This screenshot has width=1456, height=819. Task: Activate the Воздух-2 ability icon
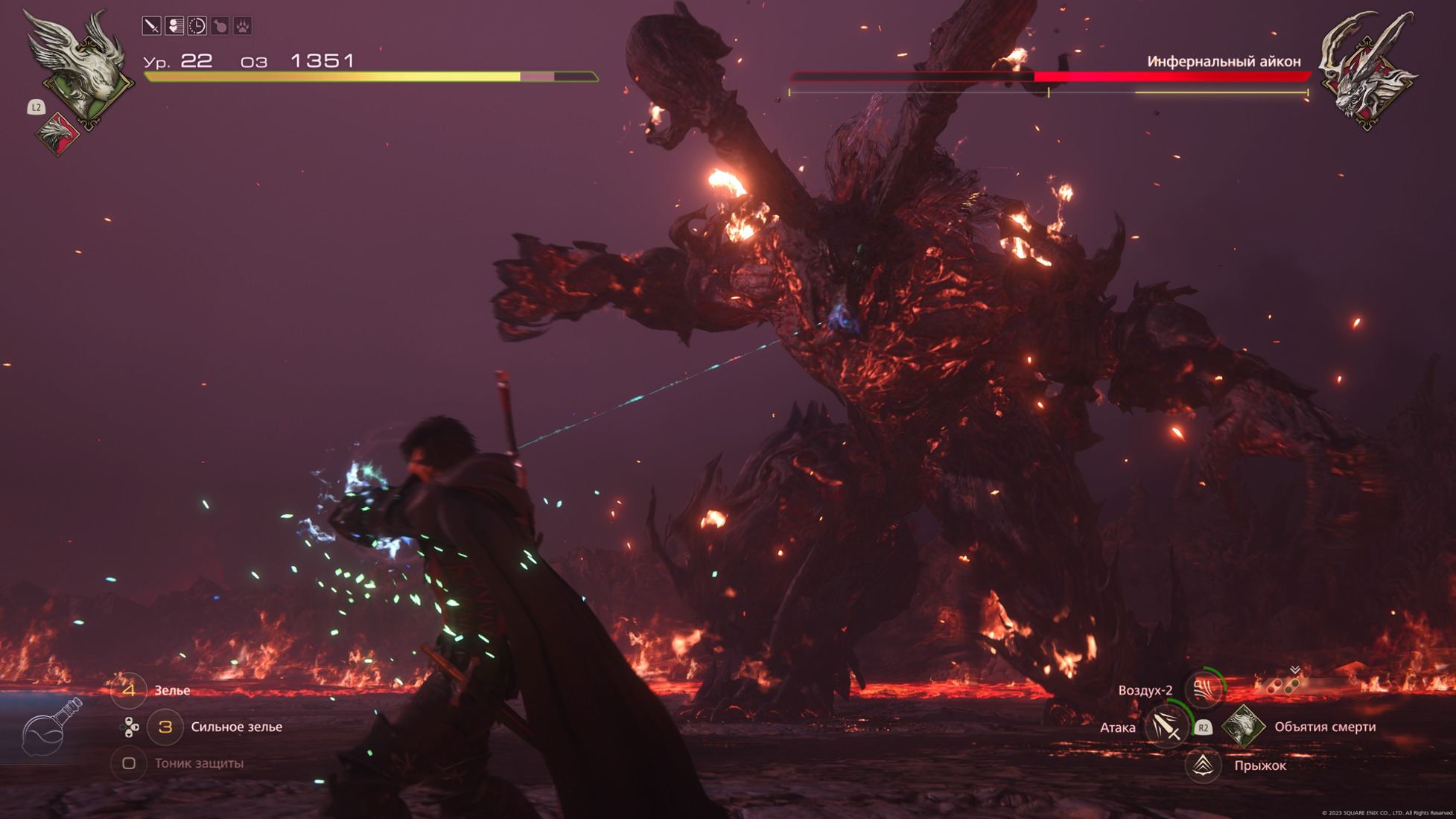click(x=1204, y=689)
